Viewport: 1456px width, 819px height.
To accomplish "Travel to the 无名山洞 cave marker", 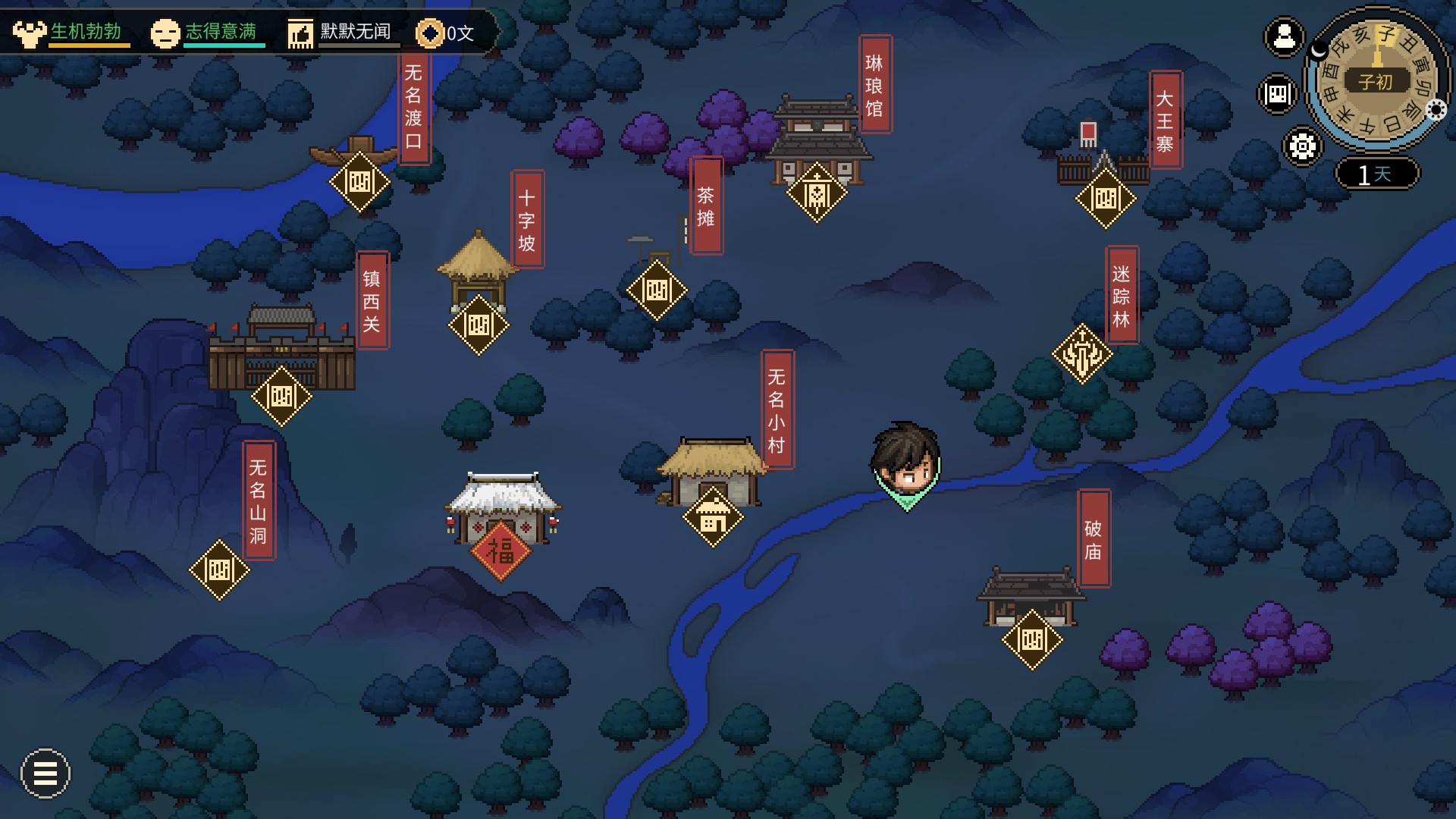I will (x=219, y=570).
